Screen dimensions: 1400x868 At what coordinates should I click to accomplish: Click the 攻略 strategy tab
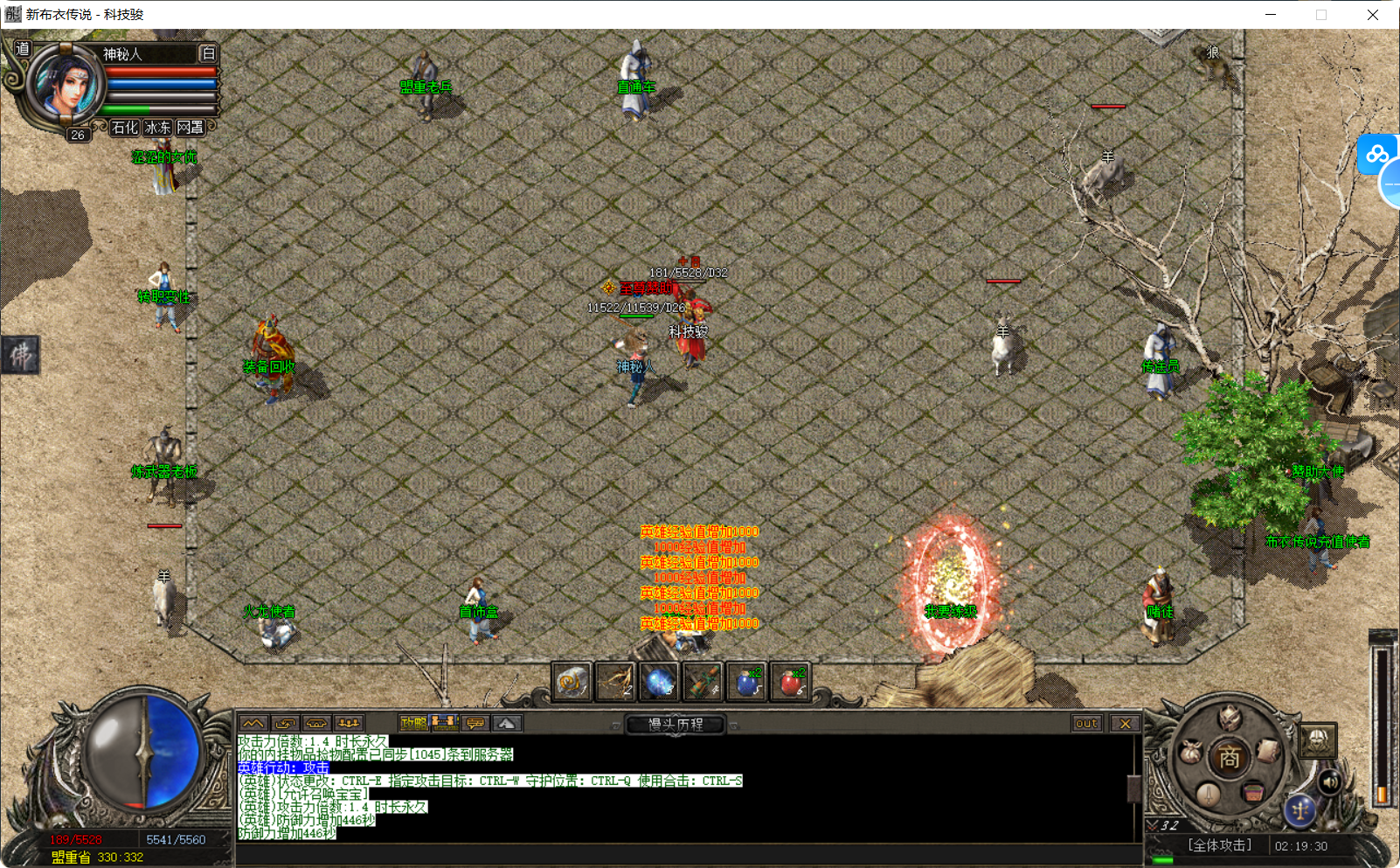point(415,723)
